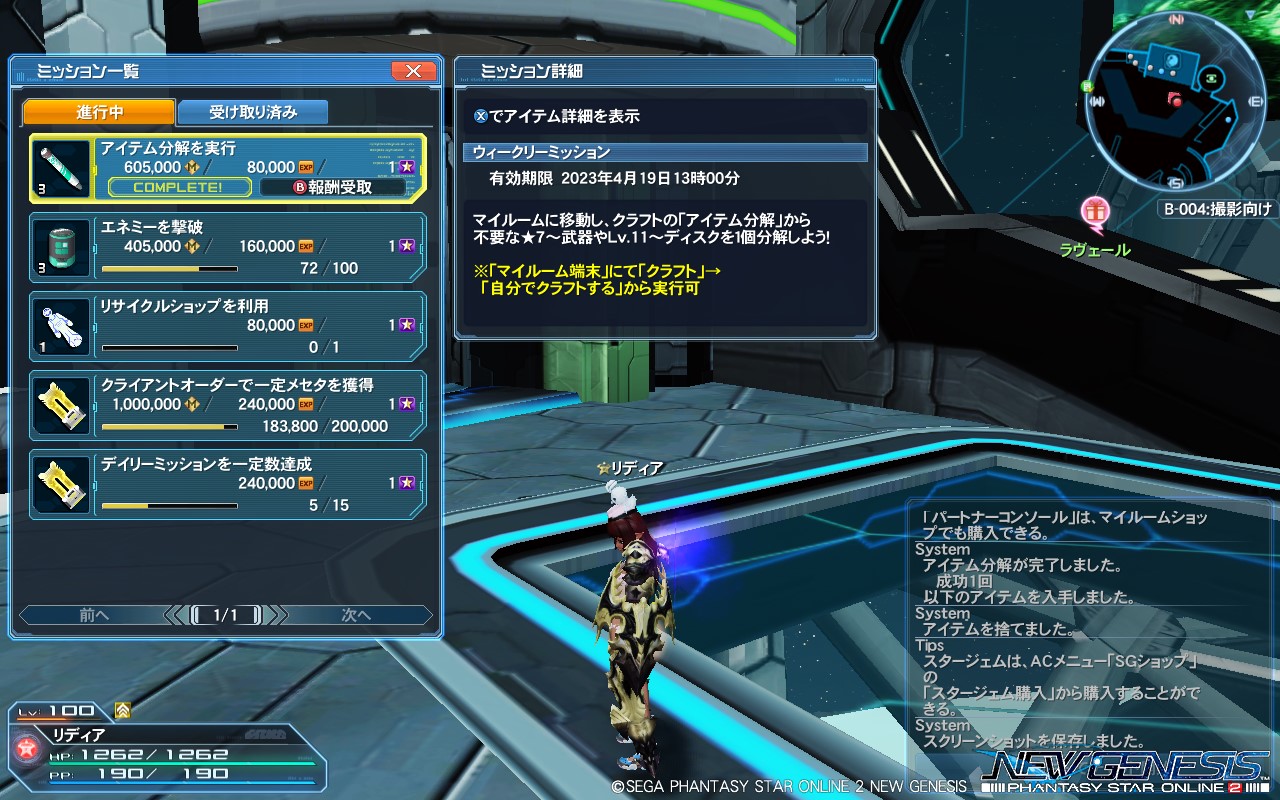The image size is (1280, 800).
Task: Click the meseta icon beside 605,000
Action: coord(193,166)
